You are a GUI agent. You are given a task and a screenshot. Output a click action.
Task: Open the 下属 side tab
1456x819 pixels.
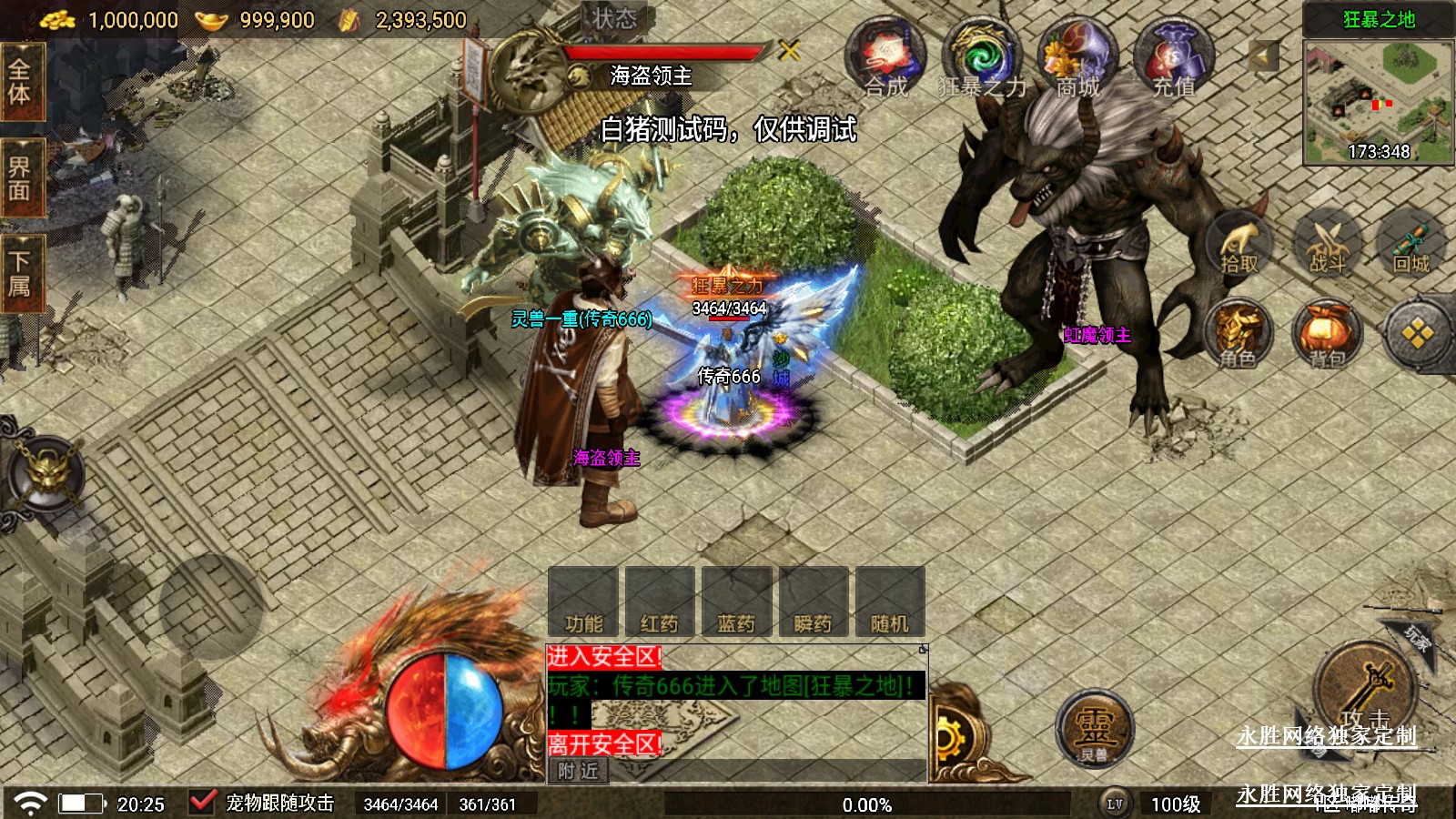pos(20,274)
